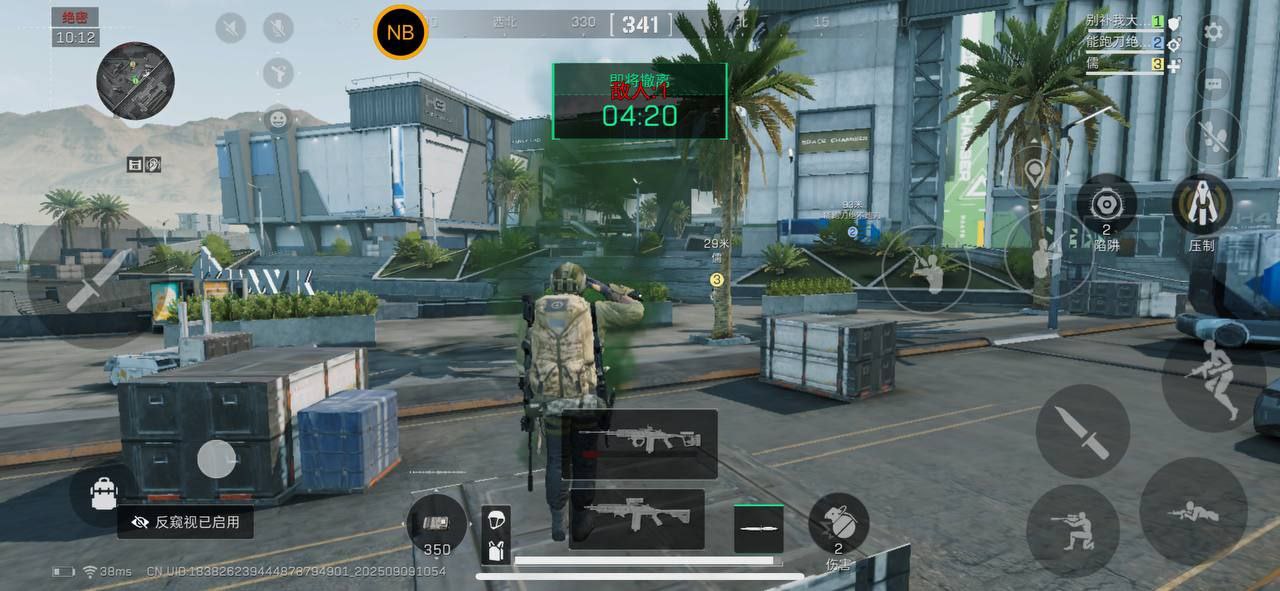Open the gear settings button
1280x591 pixels.
point(1213,32)
